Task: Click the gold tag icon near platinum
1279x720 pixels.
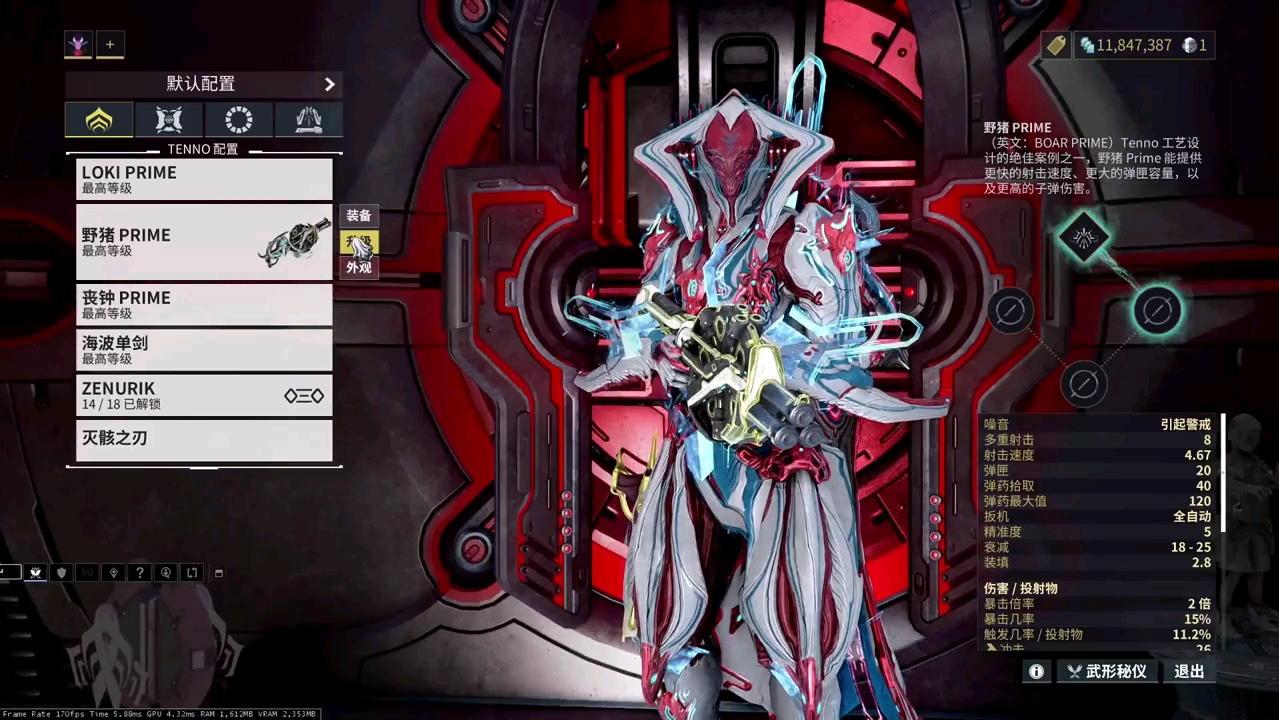Action: coord(1056,45)
